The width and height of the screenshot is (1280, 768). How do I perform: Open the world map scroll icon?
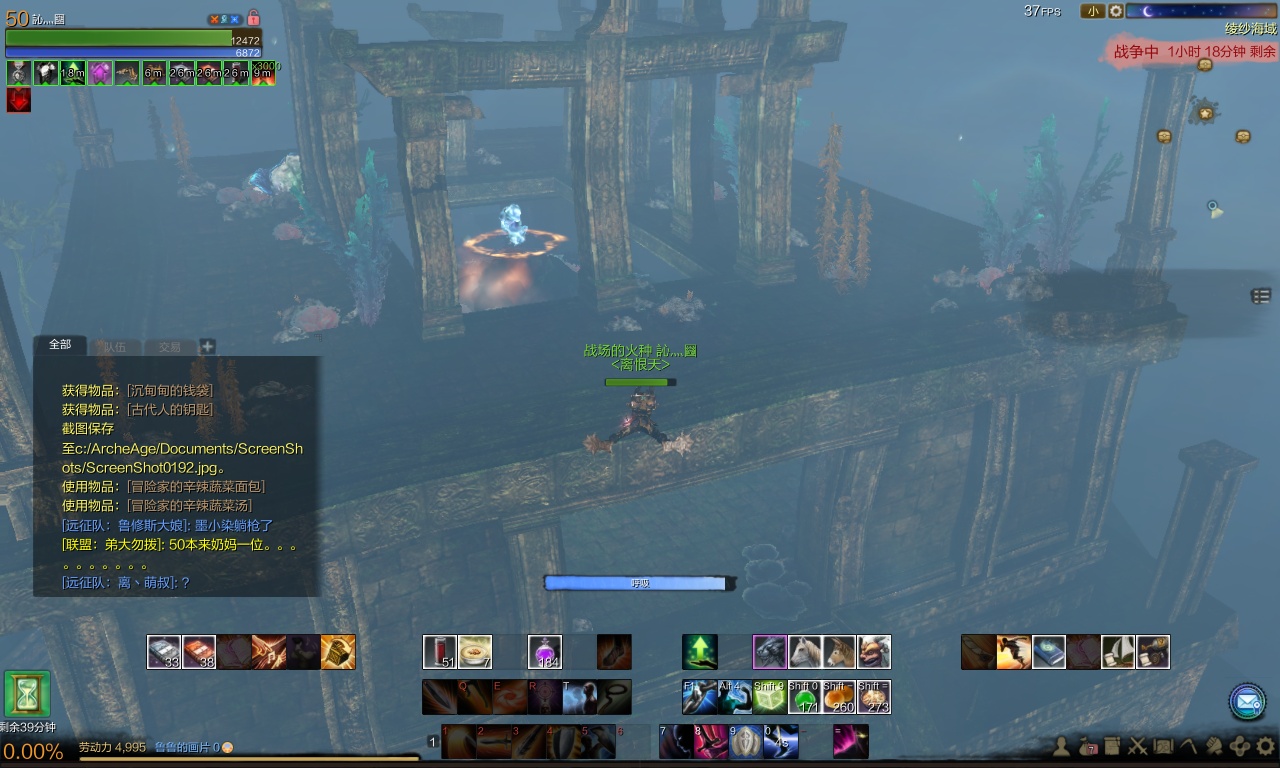click(1163, 746)
